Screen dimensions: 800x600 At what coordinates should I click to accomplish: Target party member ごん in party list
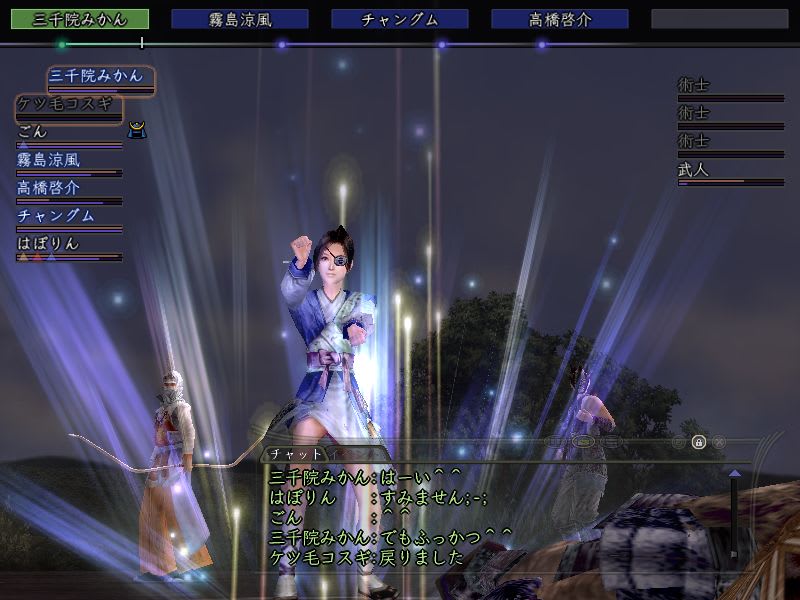[32, 131]
